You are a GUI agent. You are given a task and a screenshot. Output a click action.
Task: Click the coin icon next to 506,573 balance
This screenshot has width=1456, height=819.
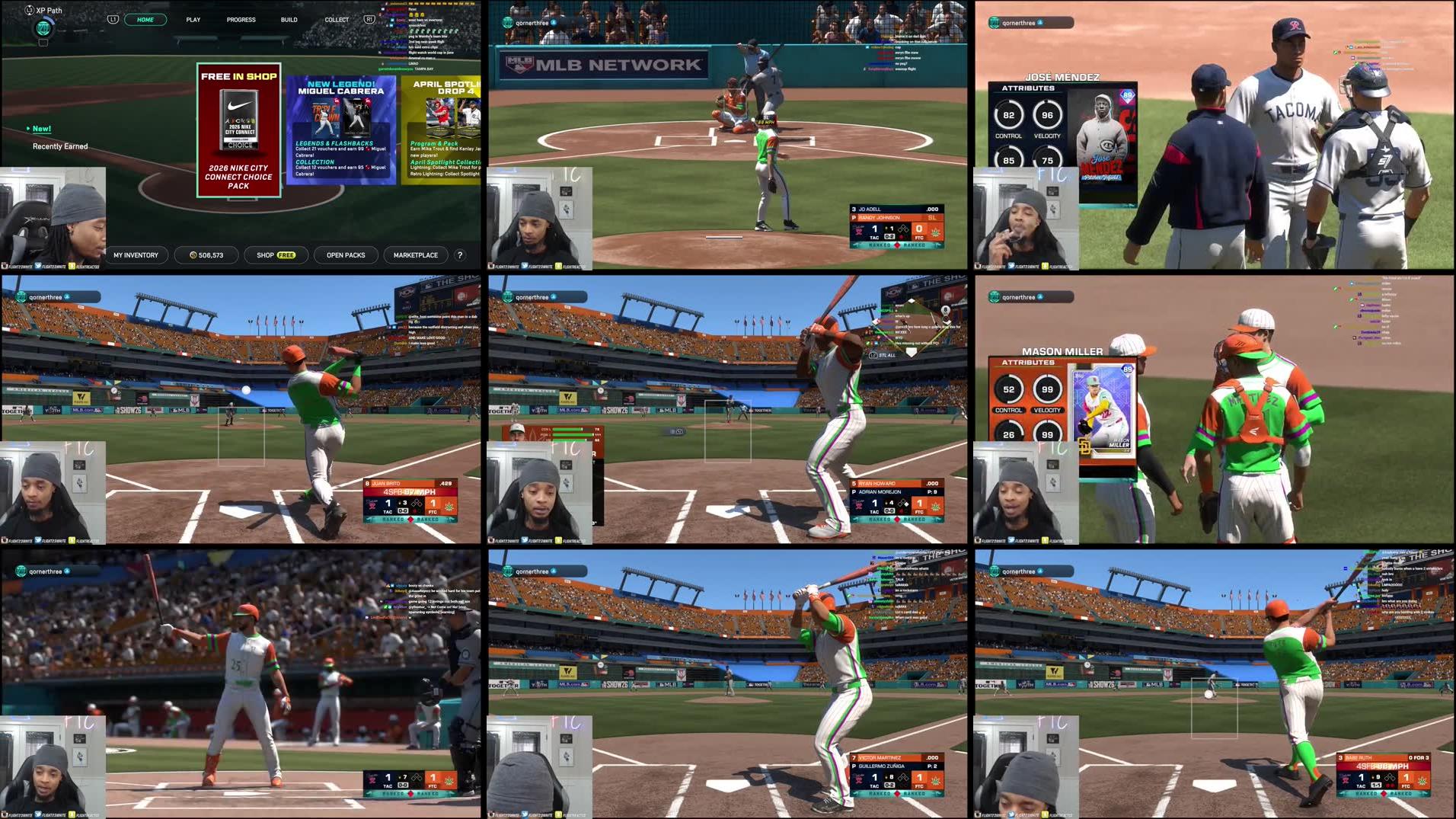pos(193,254)
